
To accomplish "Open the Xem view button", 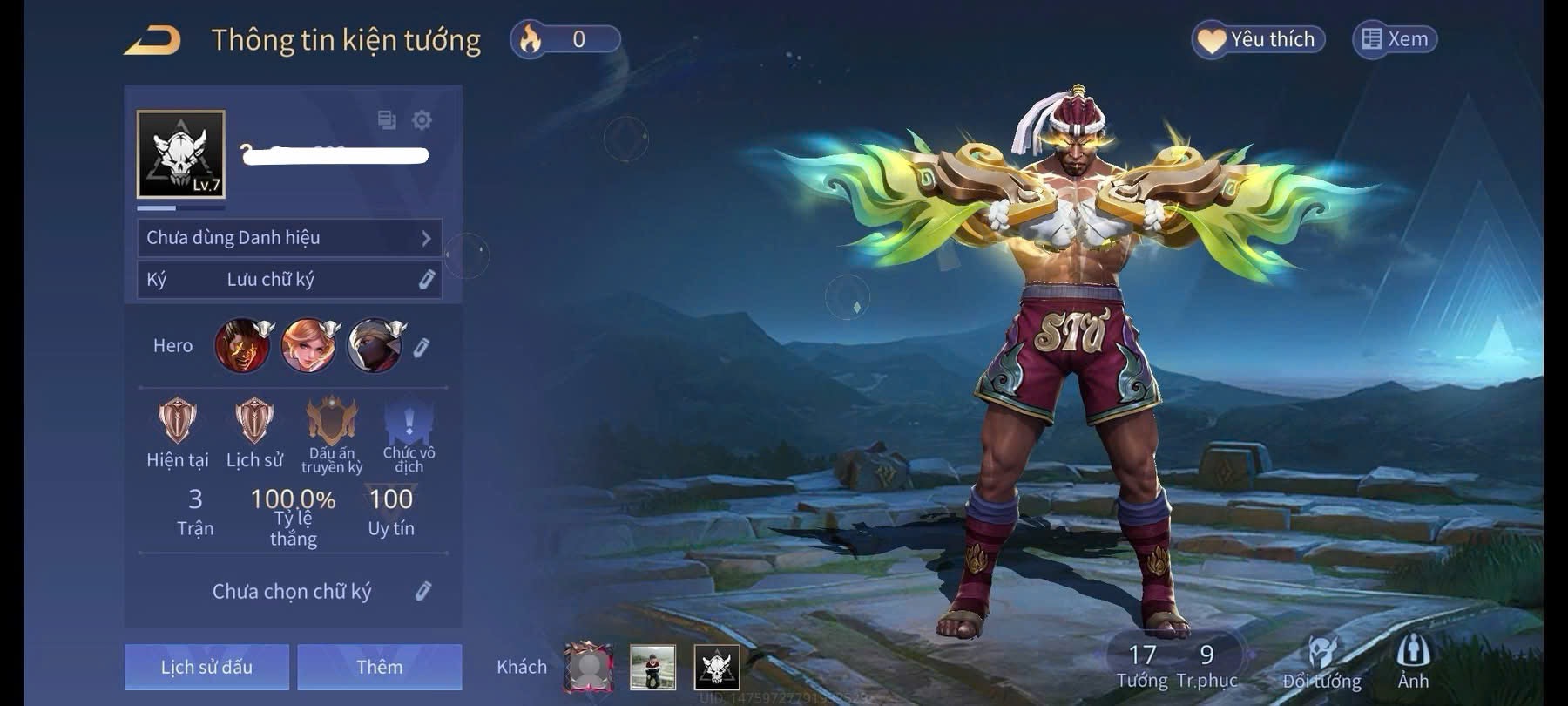I will tap(1395, 39).
